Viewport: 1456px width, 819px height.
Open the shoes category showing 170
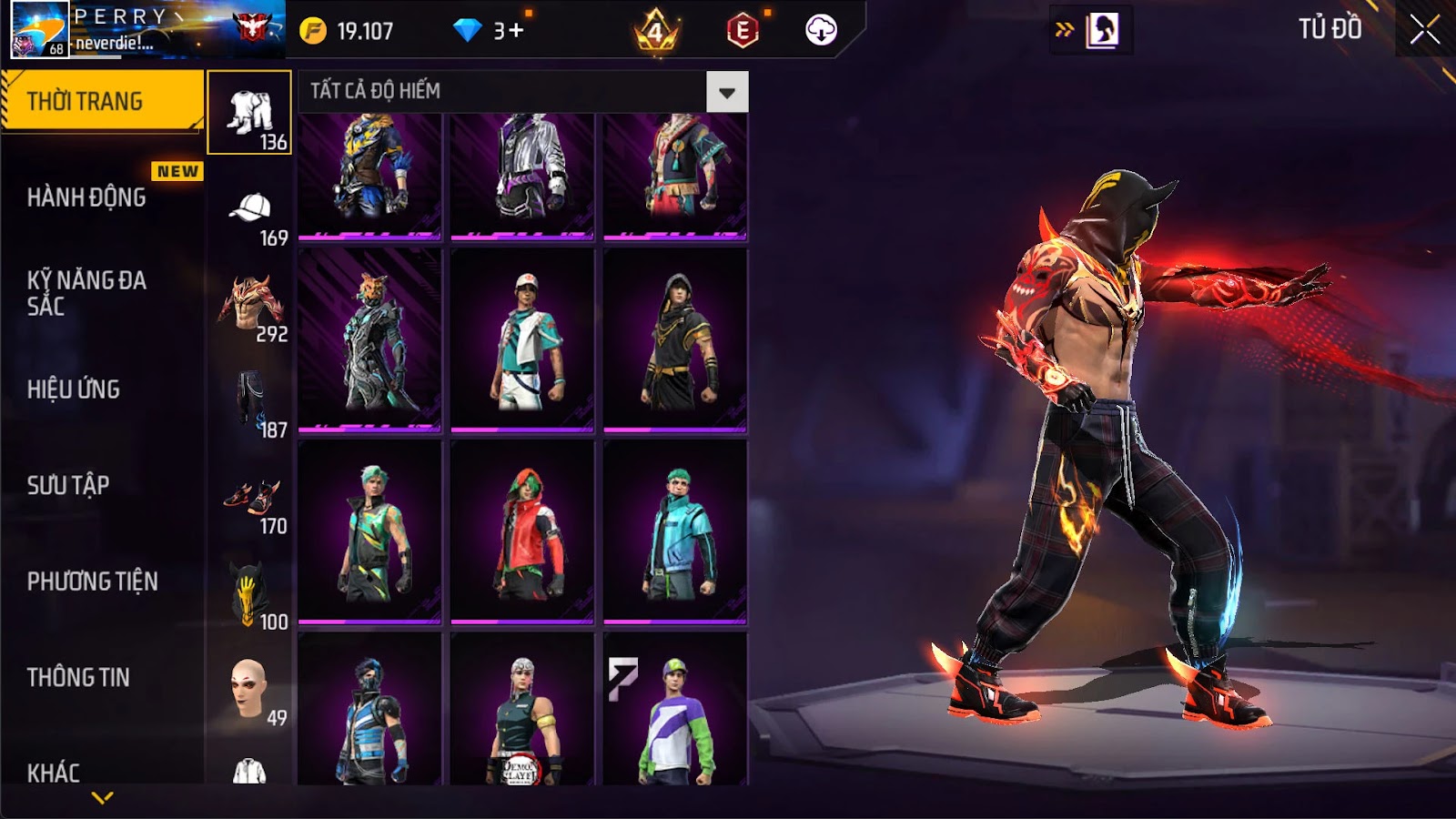coord(250,502)
